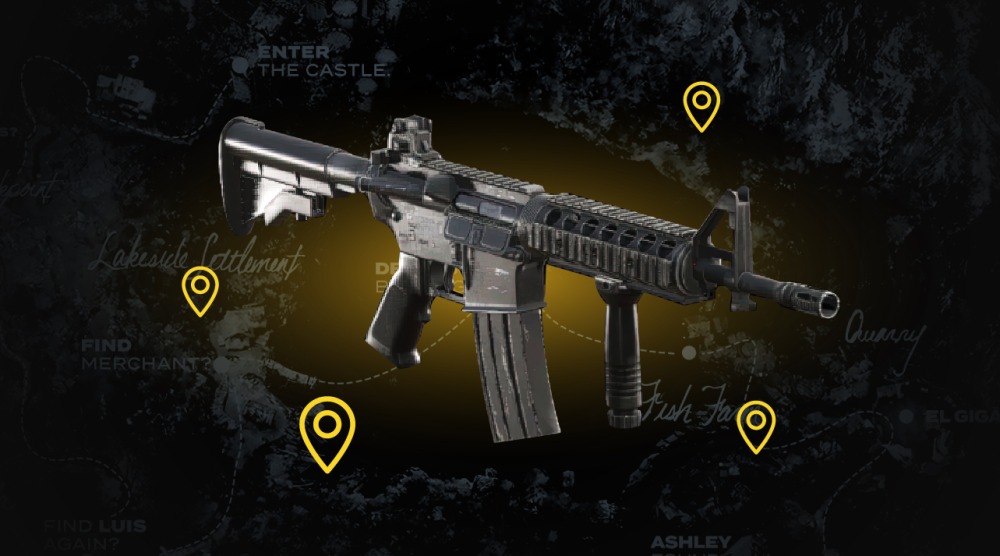The width and height of the screenshot is (1000, 556).
Task: Select the map pin beside Lakeside Settlement
Action: [200, 290]
